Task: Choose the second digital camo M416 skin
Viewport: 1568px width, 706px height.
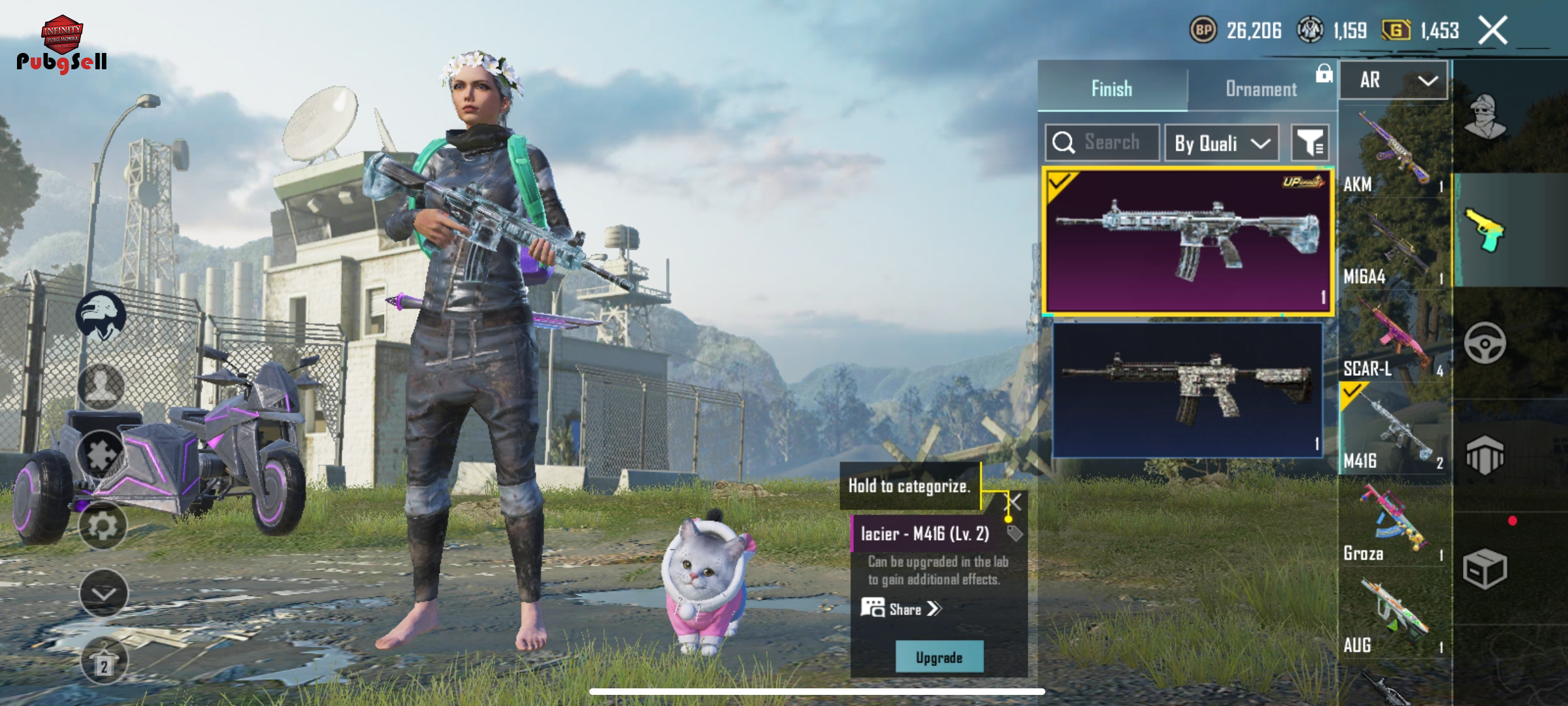Action: (1187, 390)
